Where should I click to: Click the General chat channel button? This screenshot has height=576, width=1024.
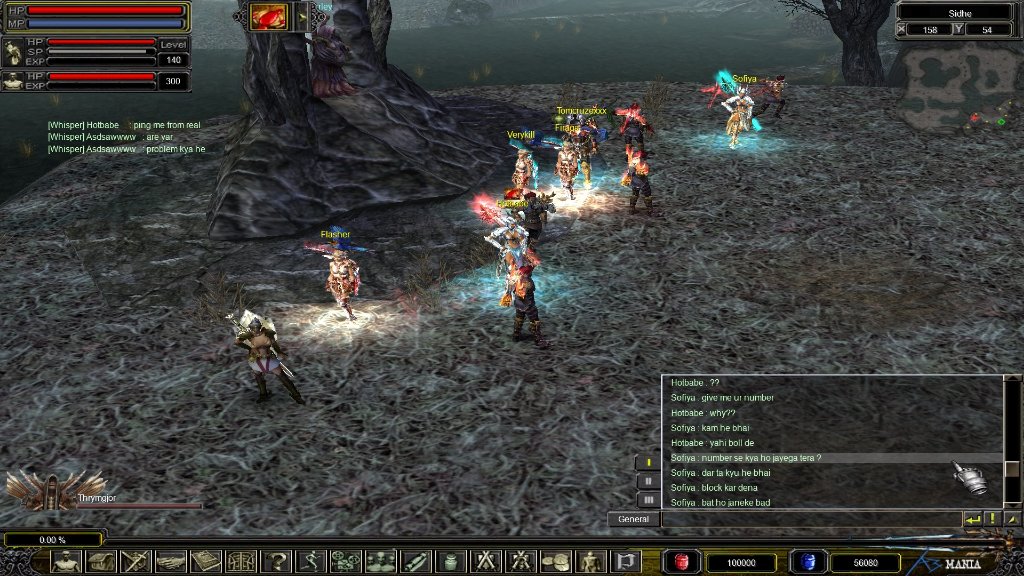click(x=633, y=519)
